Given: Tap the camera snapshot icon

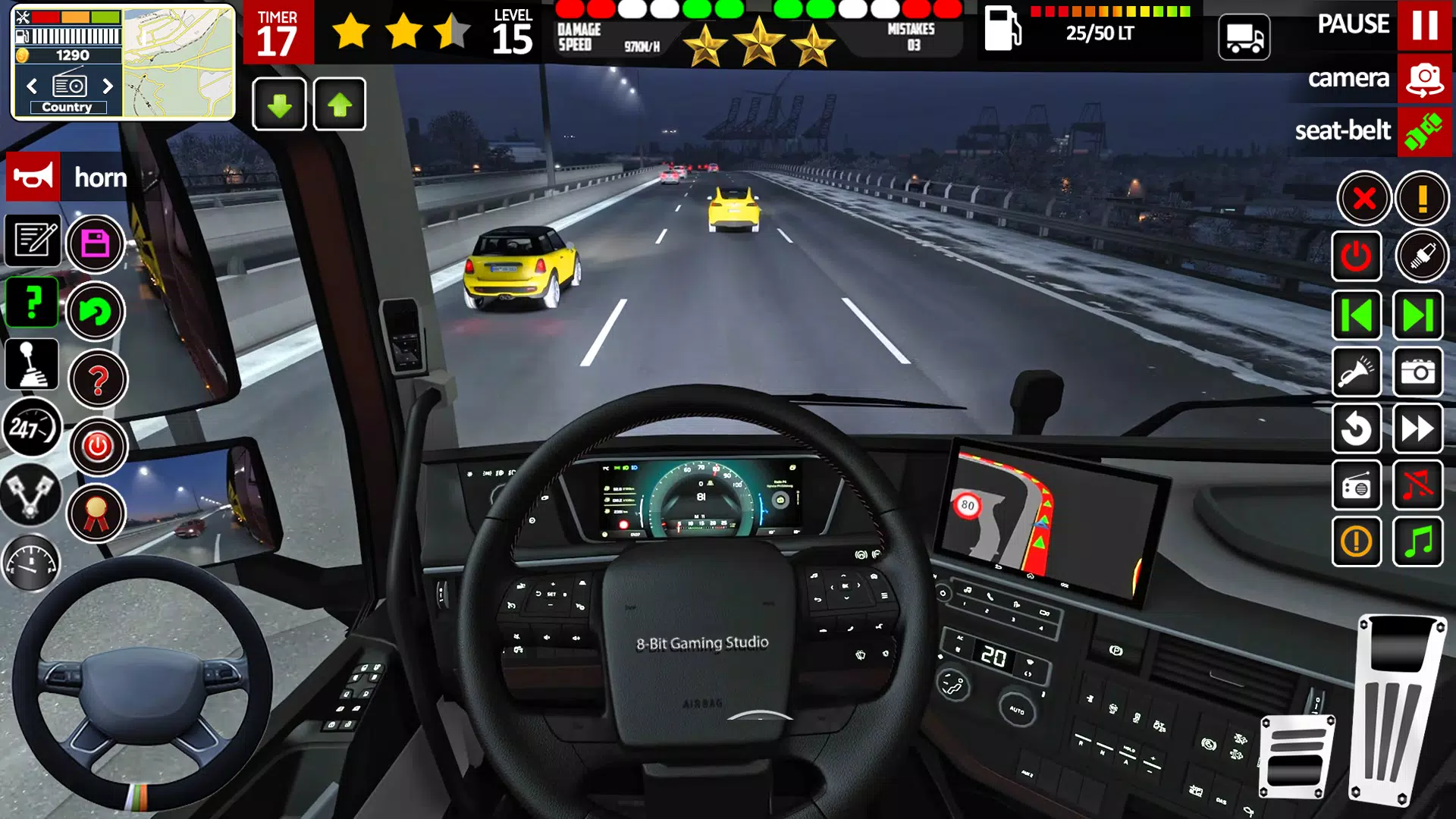Looking at the screenshot, I should coord(1420,372).
